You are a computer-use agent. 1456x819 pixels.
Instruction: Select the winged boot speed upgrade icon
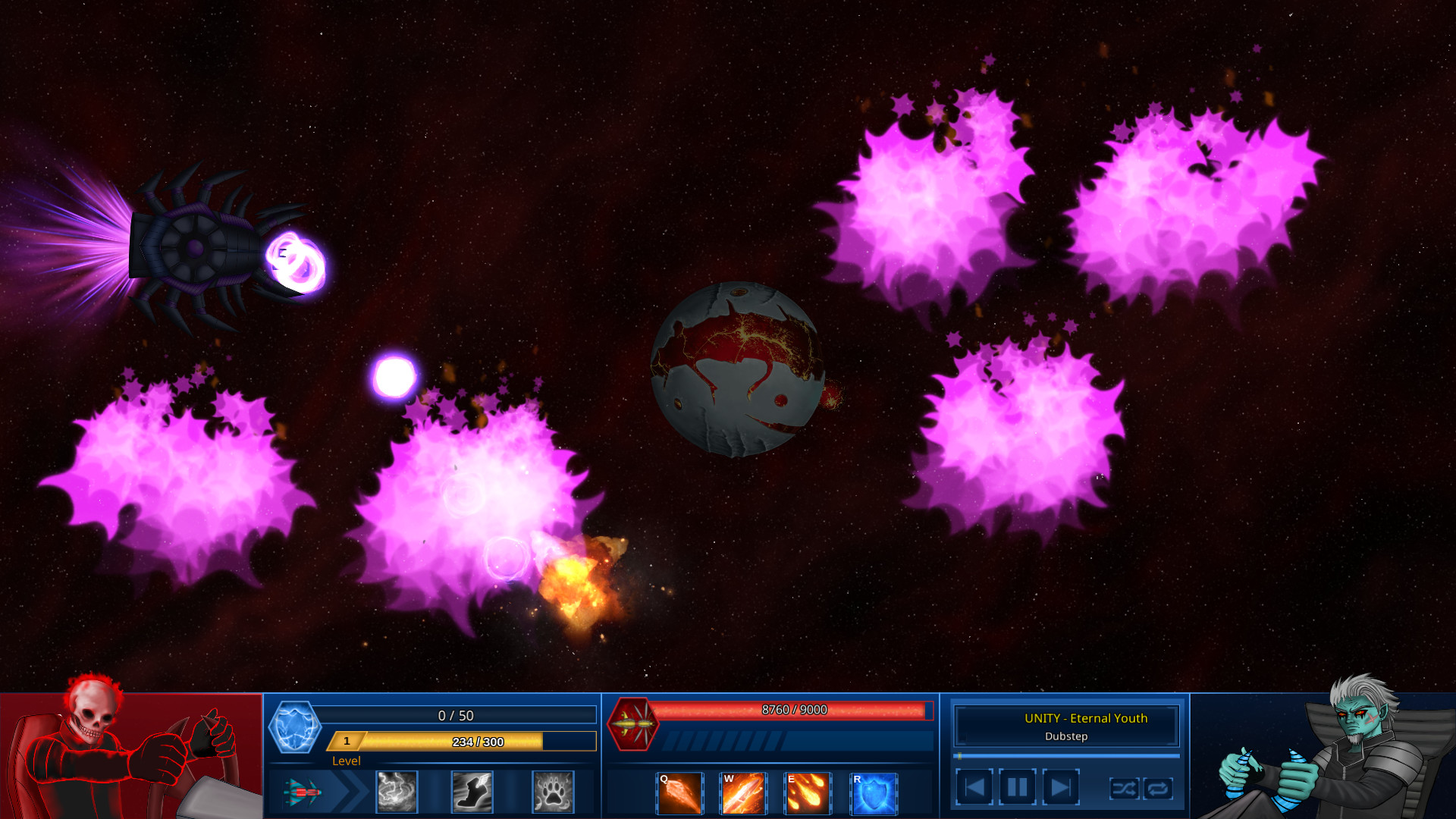click(x=472, y=792)
